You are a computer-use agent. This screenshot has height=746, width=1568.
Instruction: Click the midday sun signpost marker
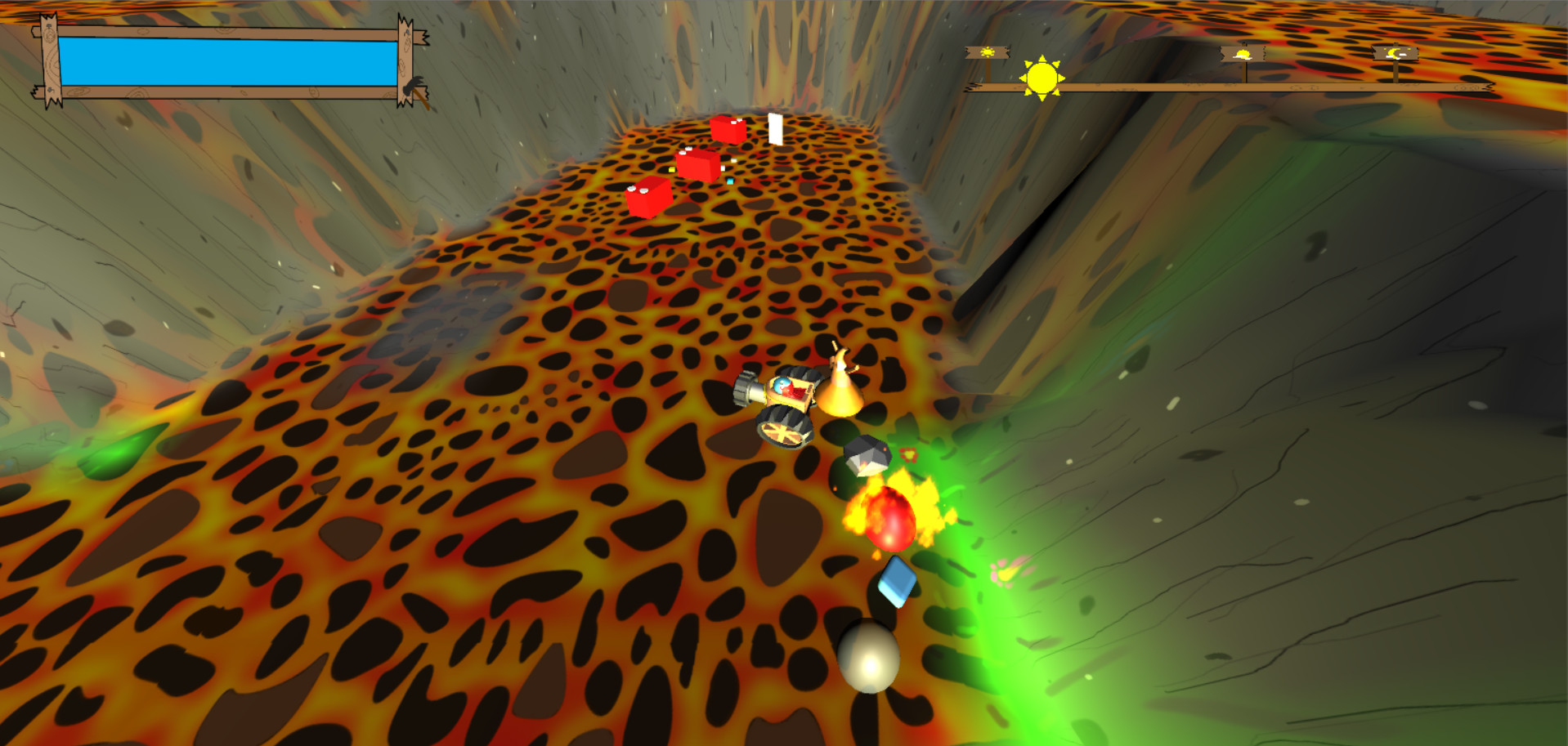coord(1241,53)
